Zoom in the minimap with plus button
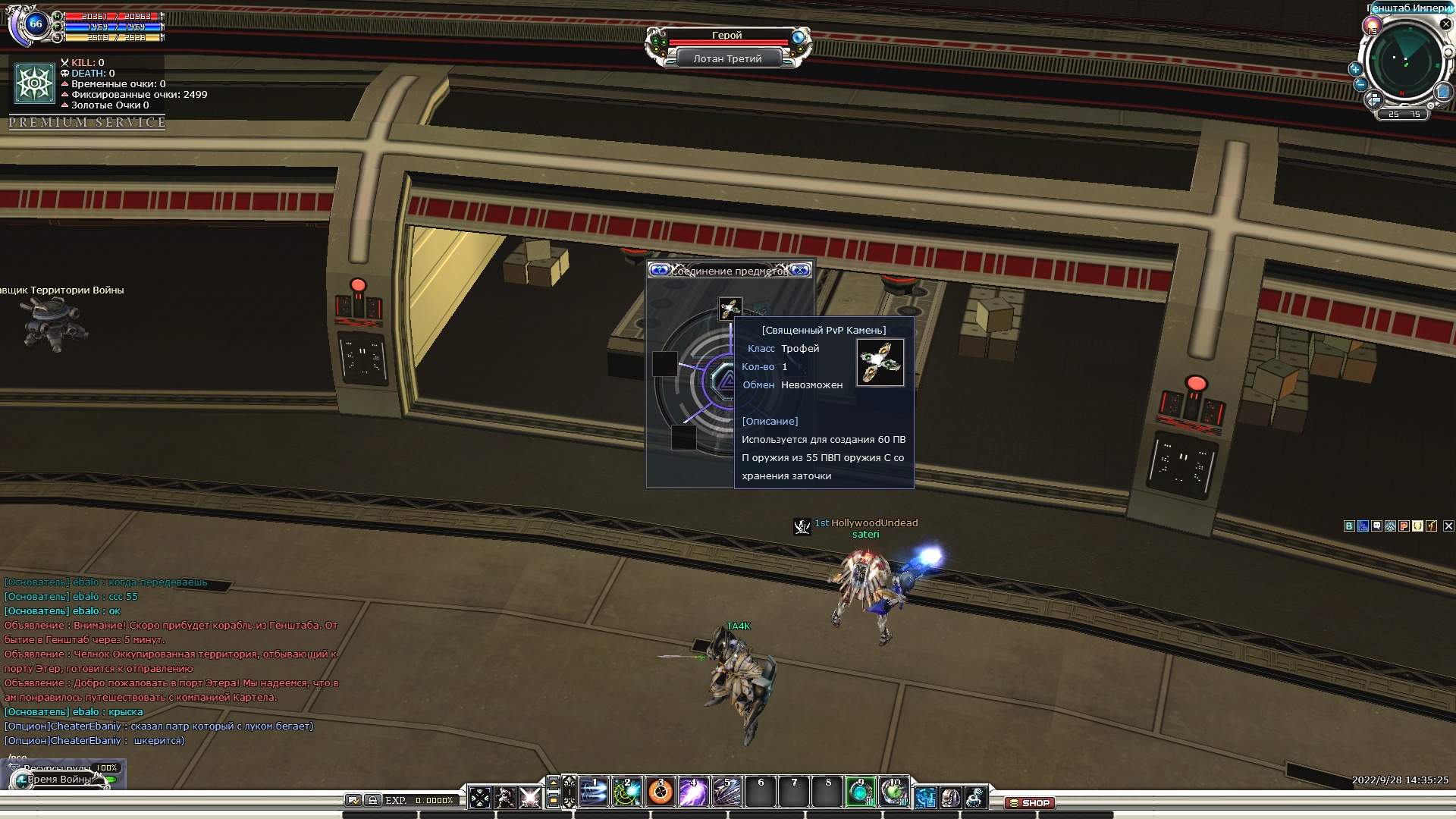 coord(1355,69)
